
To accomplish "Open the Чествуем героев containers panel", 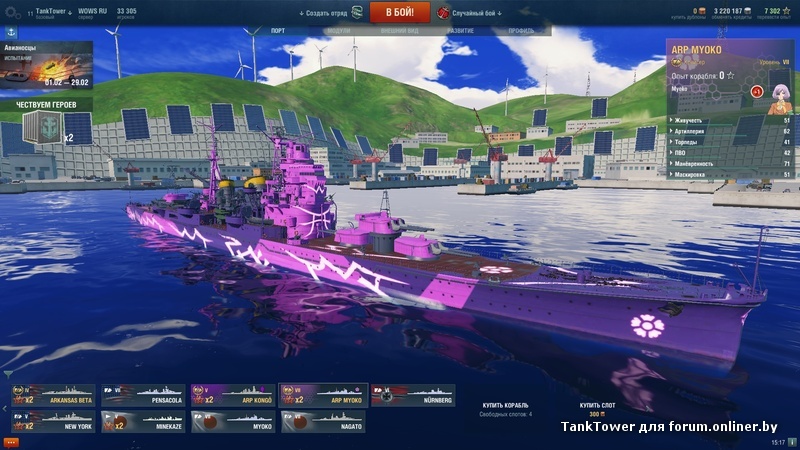I will pyautogui.click(x=46, y=124).
